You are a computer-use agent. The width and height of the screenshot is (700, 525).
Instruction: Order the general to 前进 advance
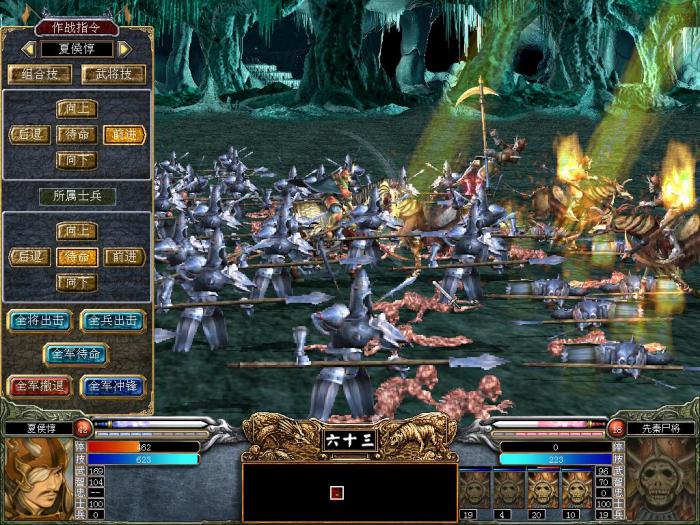tap(124, 134)
